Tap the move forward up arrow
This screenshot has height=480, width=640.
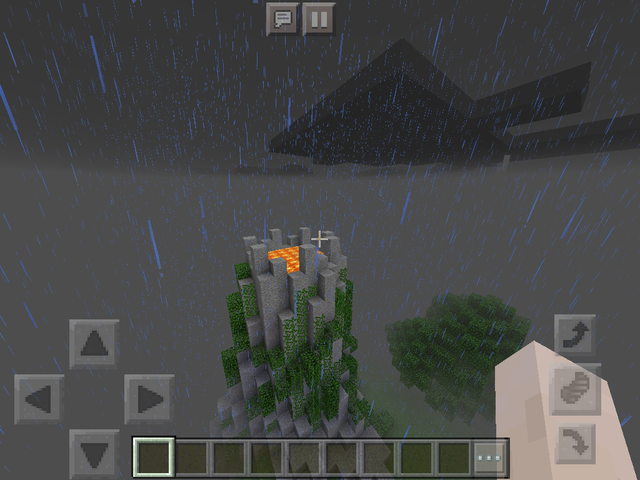pos(94,344)
